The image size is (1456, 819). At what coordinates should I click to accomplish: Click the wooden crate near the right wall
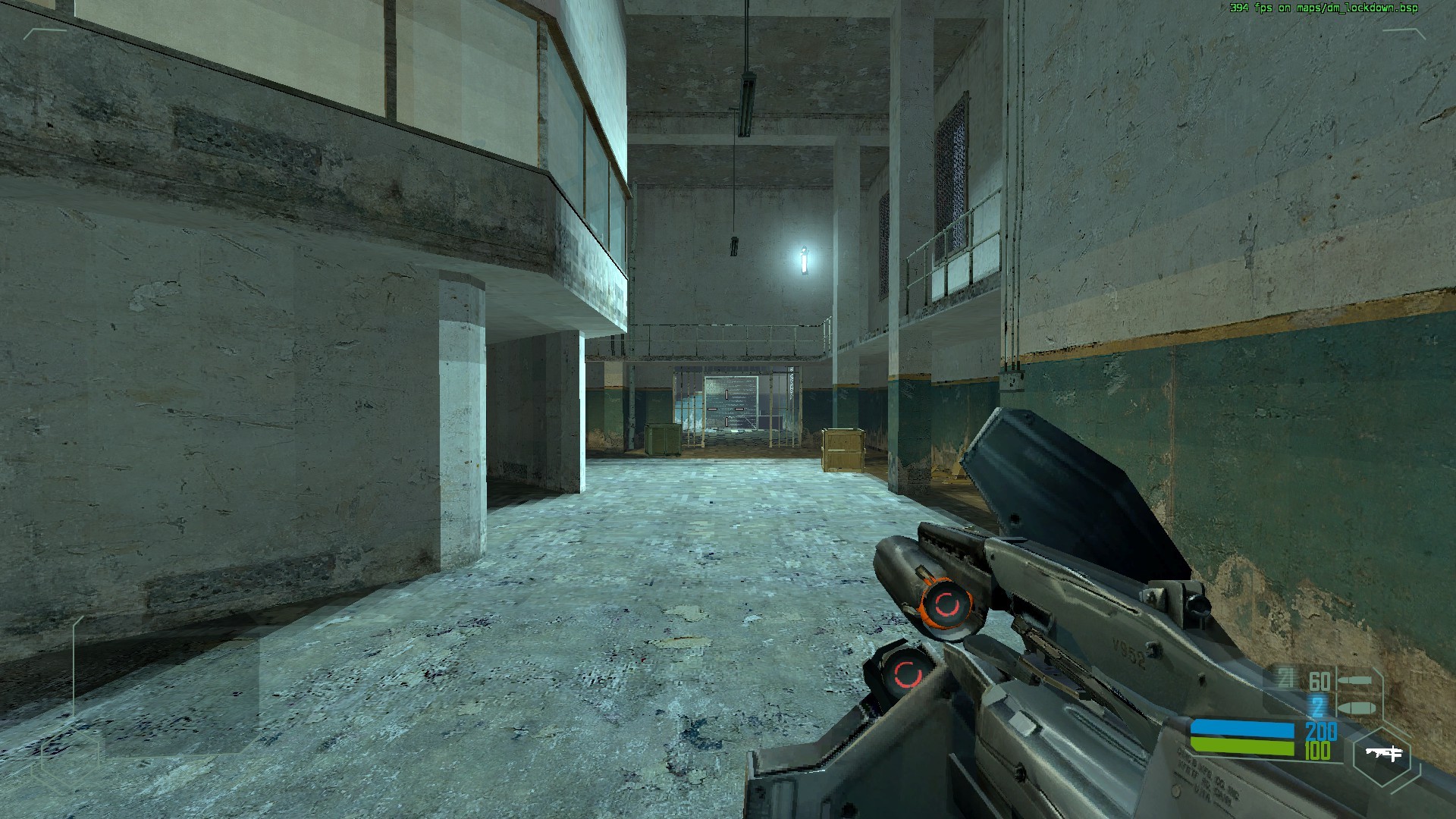[x=842, y=451]
